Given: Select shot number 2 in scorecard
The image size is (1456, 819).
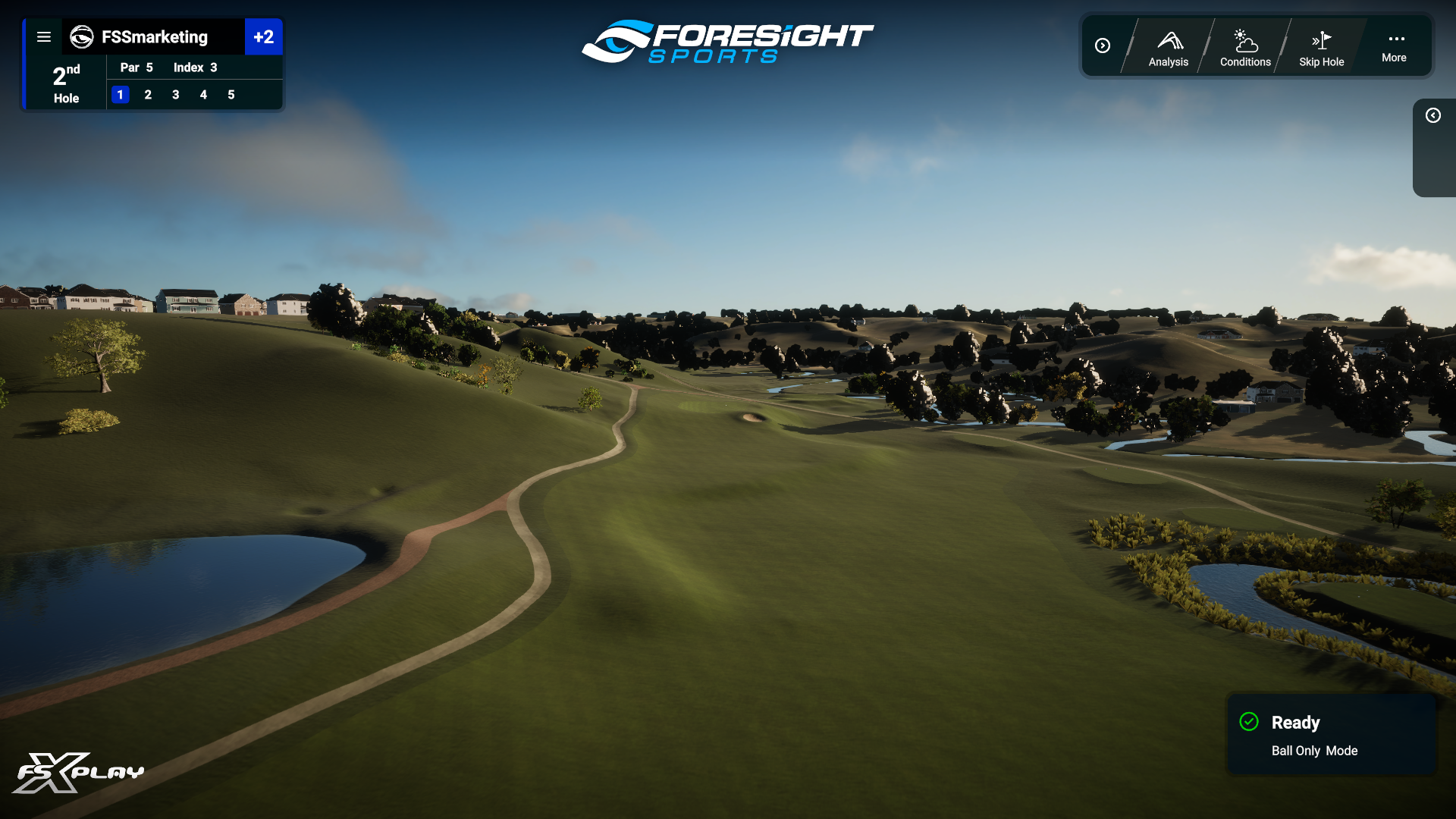Looking at the screenshot, I should [148, 95].
